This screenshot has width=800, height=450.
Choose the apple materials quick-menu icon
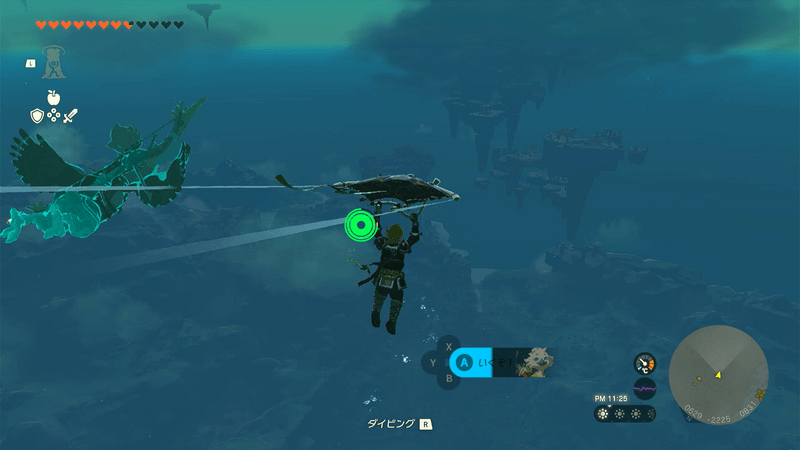click(x=53, y=98)
